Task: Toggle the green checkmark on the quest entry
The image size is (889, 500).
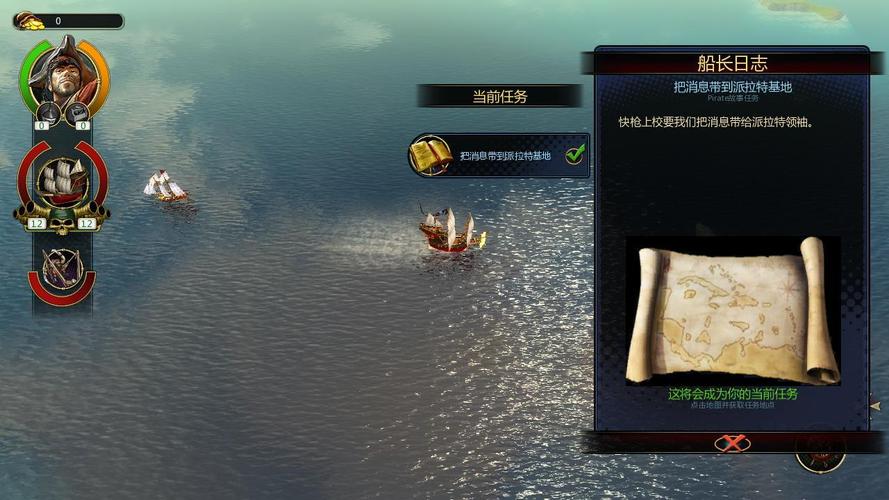Action: click(575, 155)
